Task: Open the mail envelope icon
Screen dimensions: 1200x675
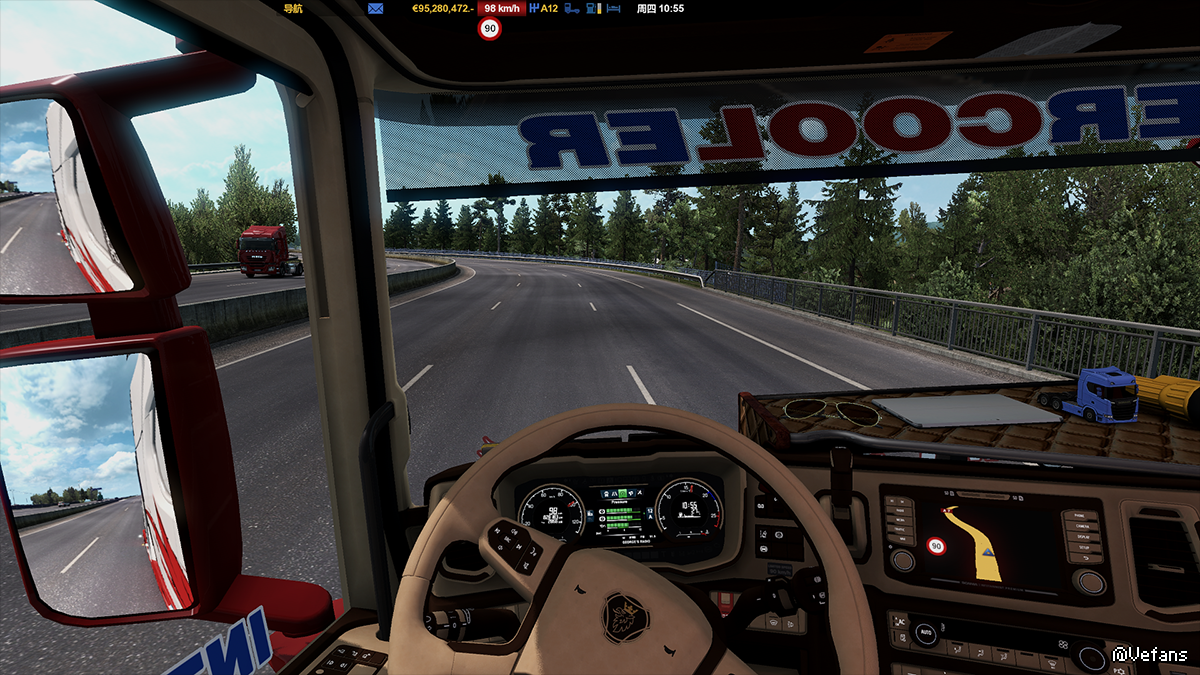Action: [x=375, y=8]
